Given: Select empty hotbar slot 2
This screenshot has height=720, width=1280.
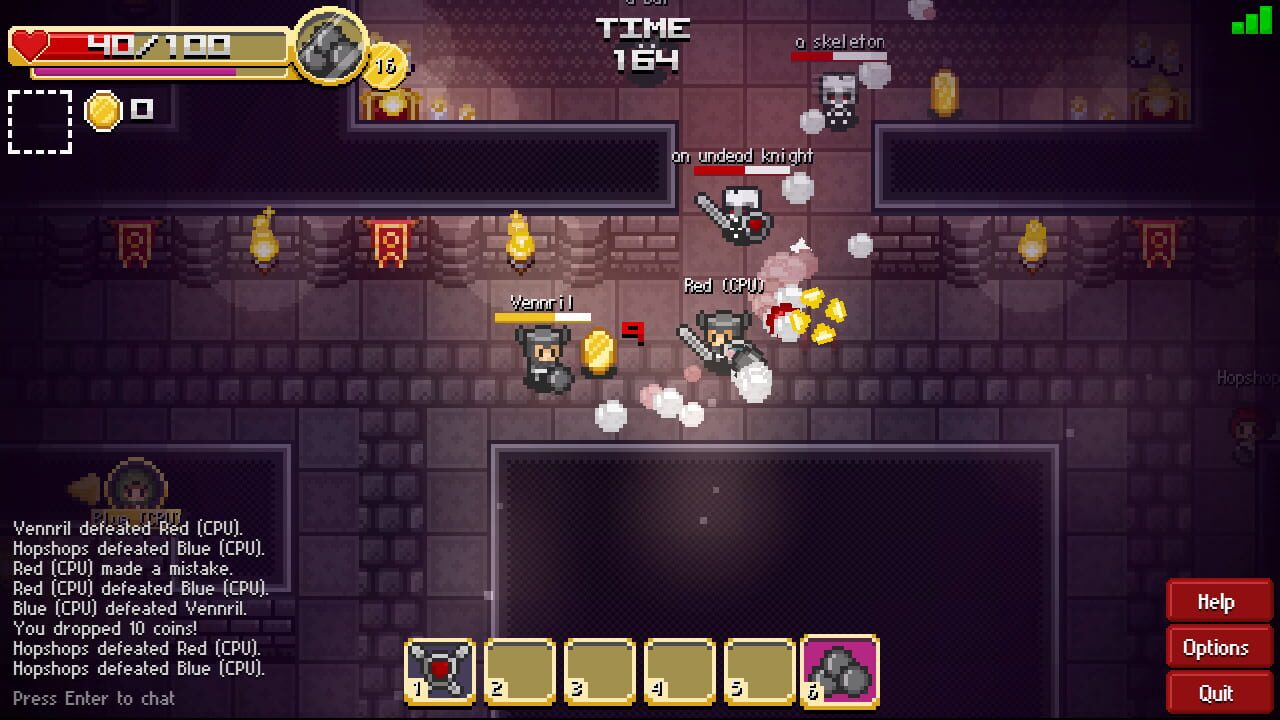Looking at the screenshot, I should 517,670.
